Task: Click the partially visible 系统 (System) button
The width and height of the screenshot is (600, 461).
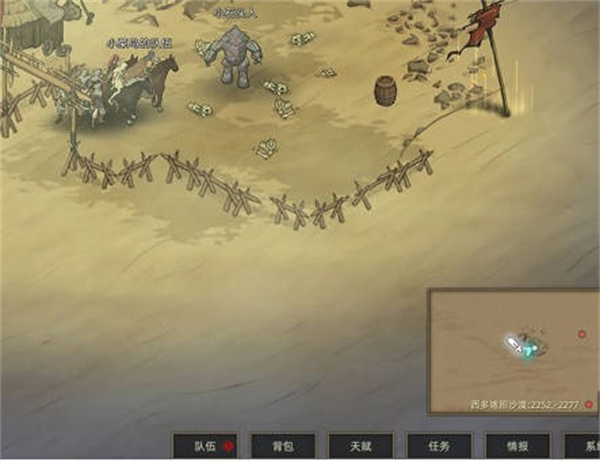Action: pyautogui.click(x=584, y=446)
